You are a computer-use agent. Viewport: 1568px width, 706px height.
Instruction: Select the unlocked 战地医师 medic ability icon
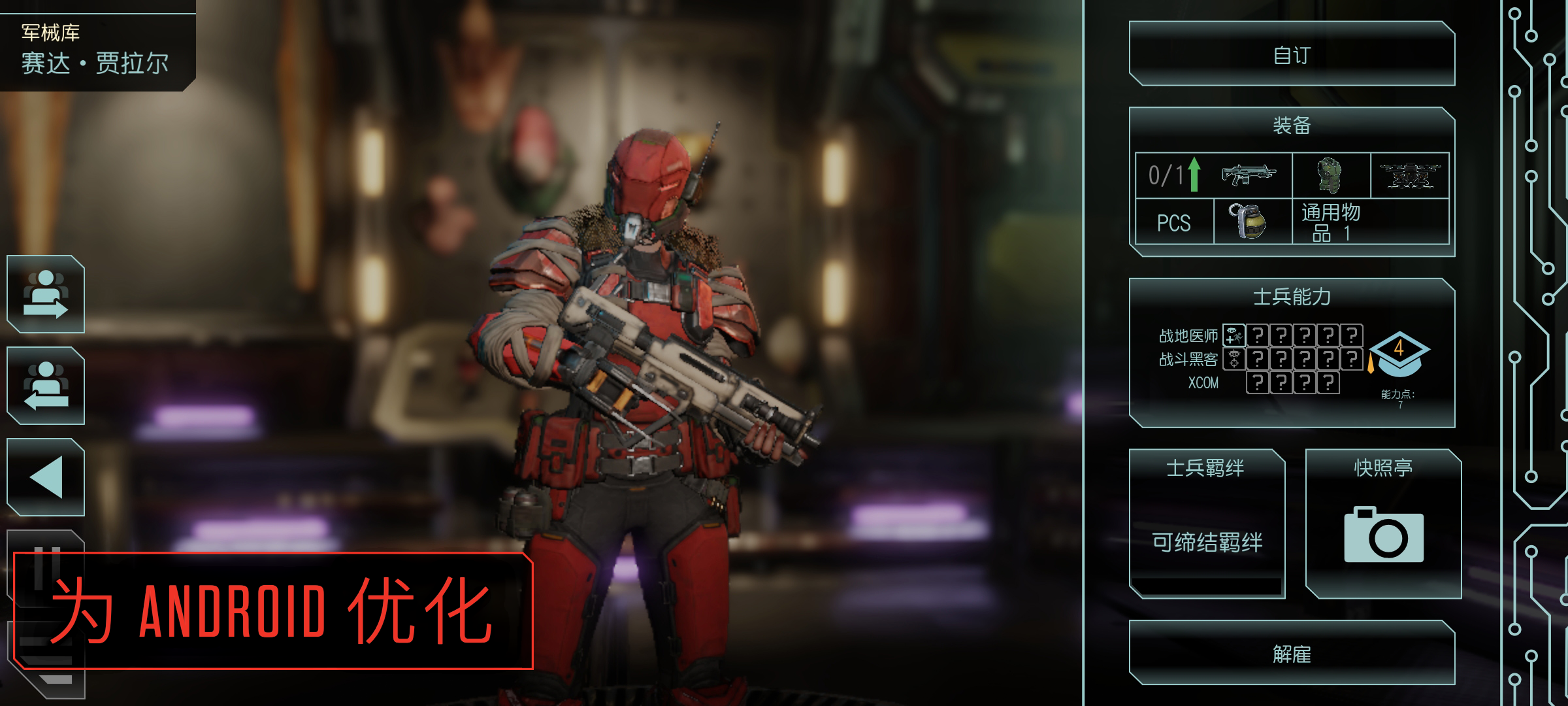point(1233,335)
